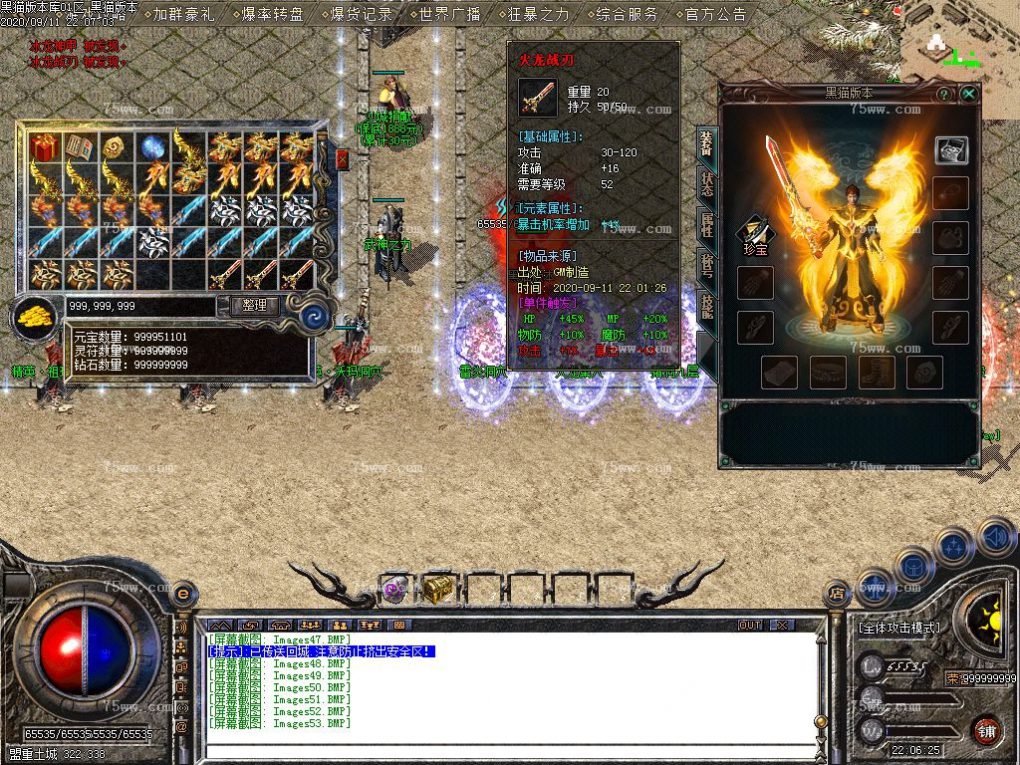Open the 综合服务 menu
Viewport: 1020px width, 765px height.
coord(626,14)
